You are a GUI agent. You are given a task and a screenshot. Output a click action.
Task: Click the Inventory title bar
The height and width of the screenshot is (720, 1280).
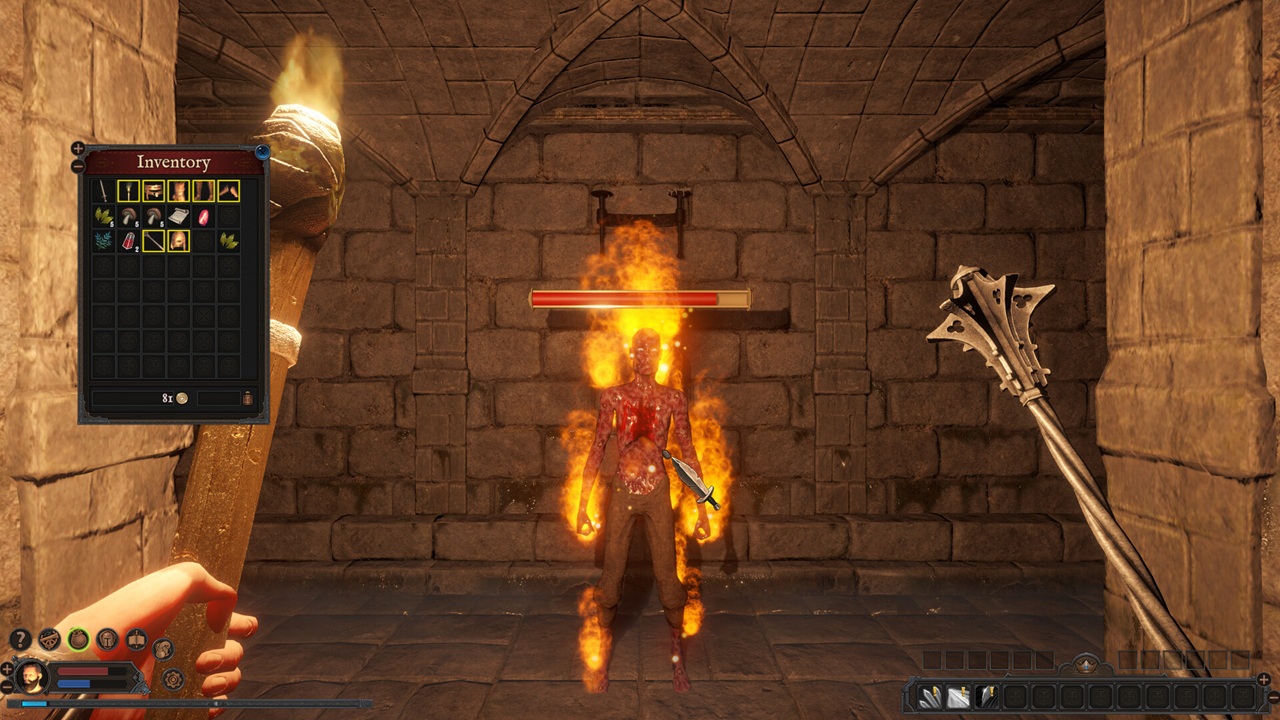pyautogui.click(x=175, y=163)
